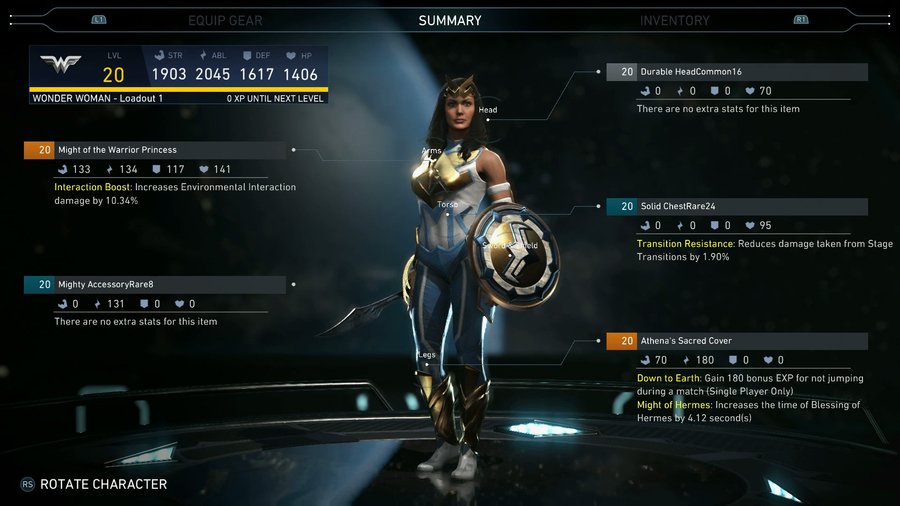Switch to the Equip Gear tab
Screen dimensions: 900x506
coord(226,20)
